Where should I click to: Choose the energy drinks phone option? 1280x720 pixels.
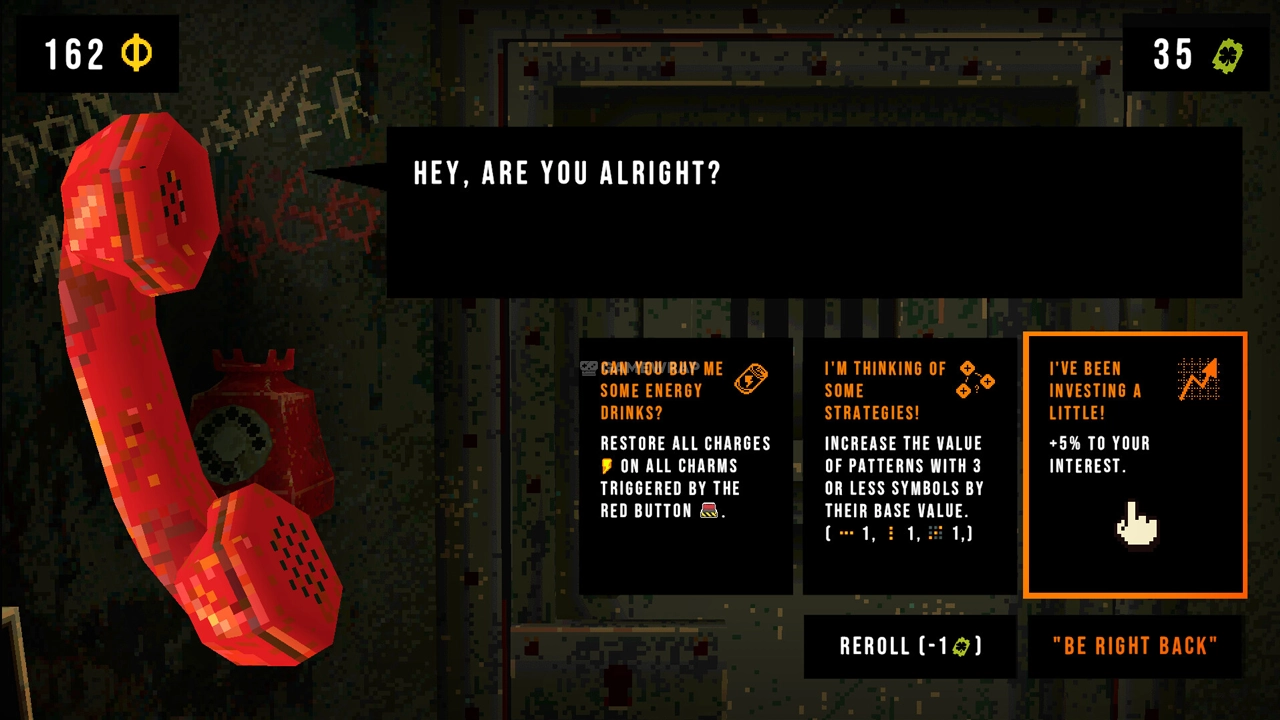(x=686, y=465)
